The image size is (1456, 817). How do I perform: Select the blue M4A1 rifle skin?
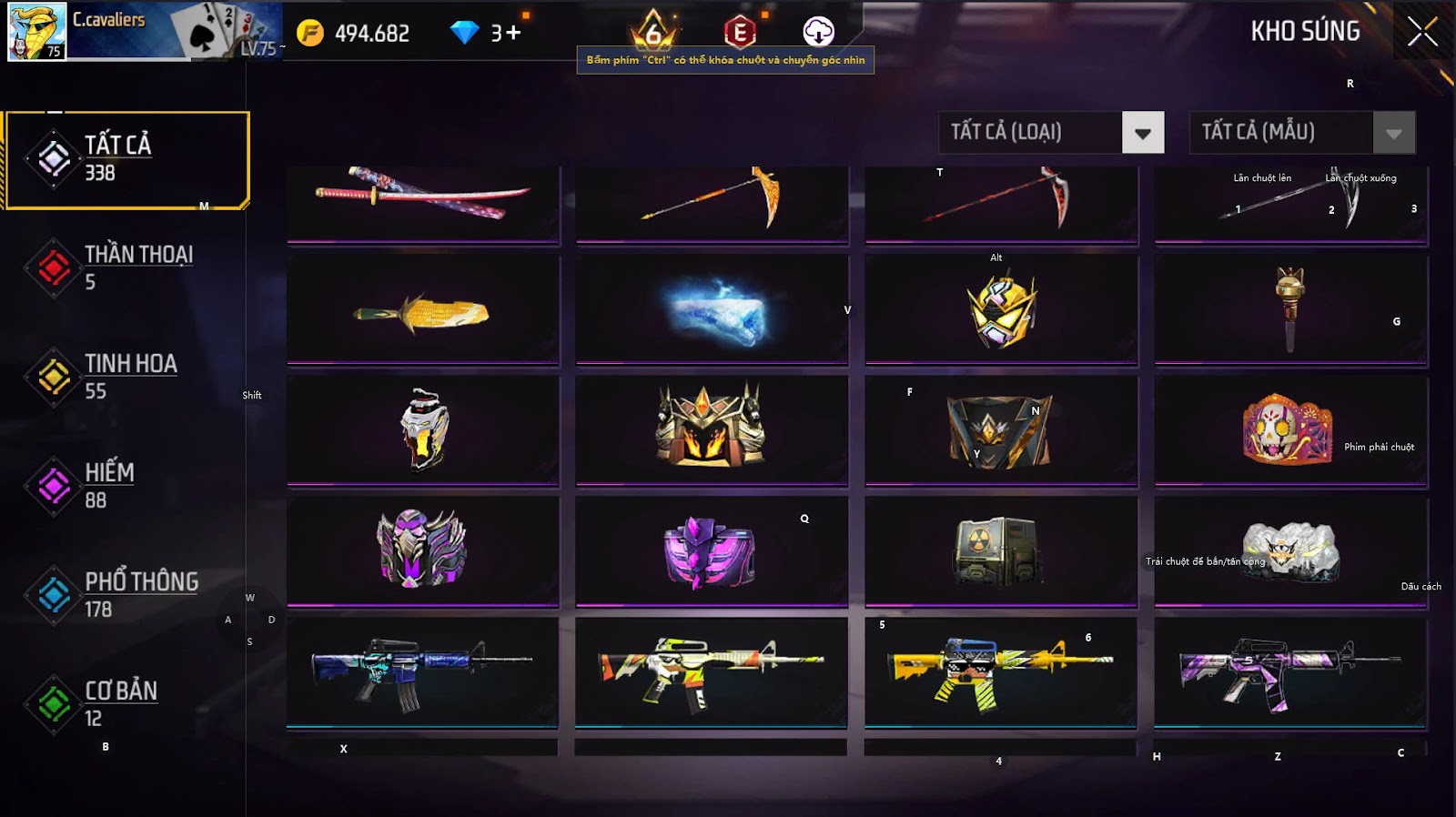pyautogui.click(x=423, y=671)
